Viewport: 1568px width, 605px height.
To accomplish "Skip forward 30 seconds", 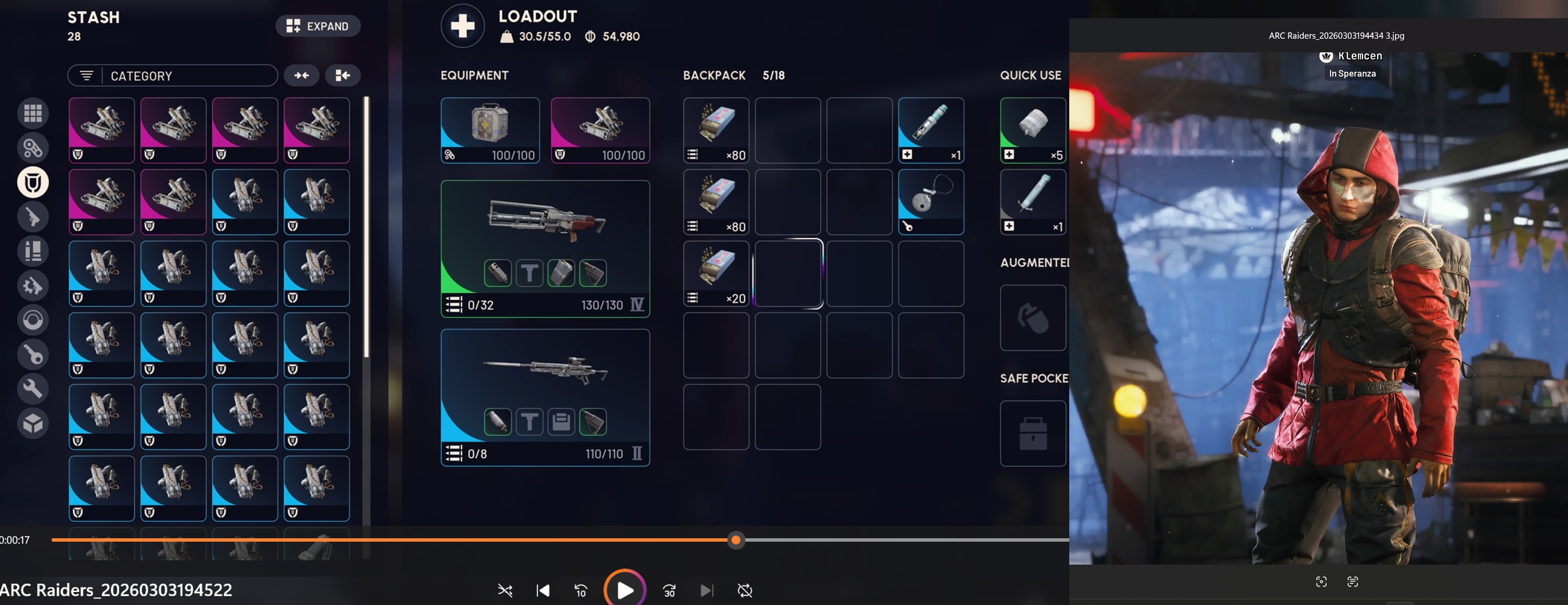I will 669,590.
